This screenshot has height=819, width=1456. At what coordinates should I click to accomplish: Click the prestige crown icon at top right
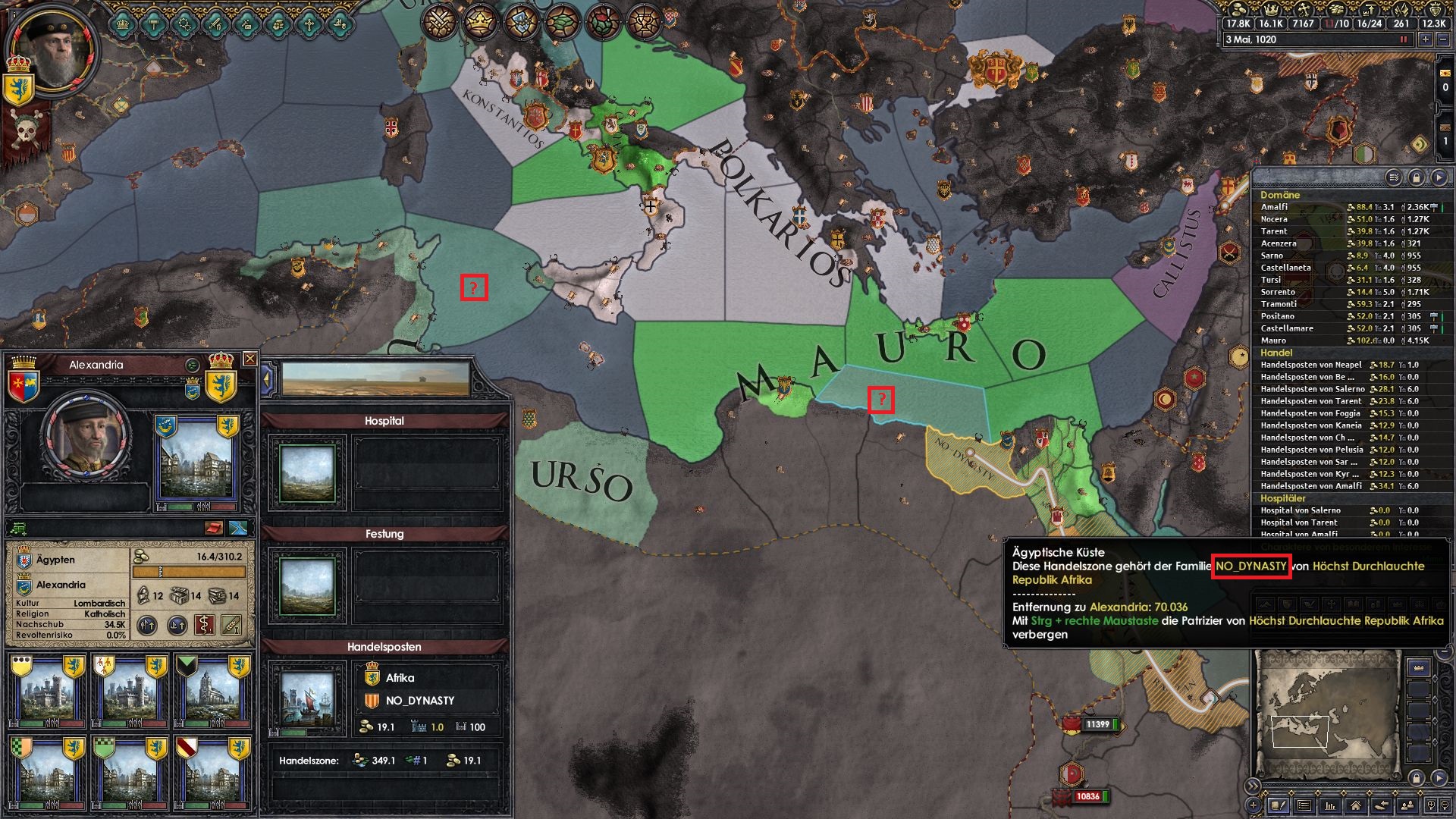pyautogui.click(x=1271, y=10)
